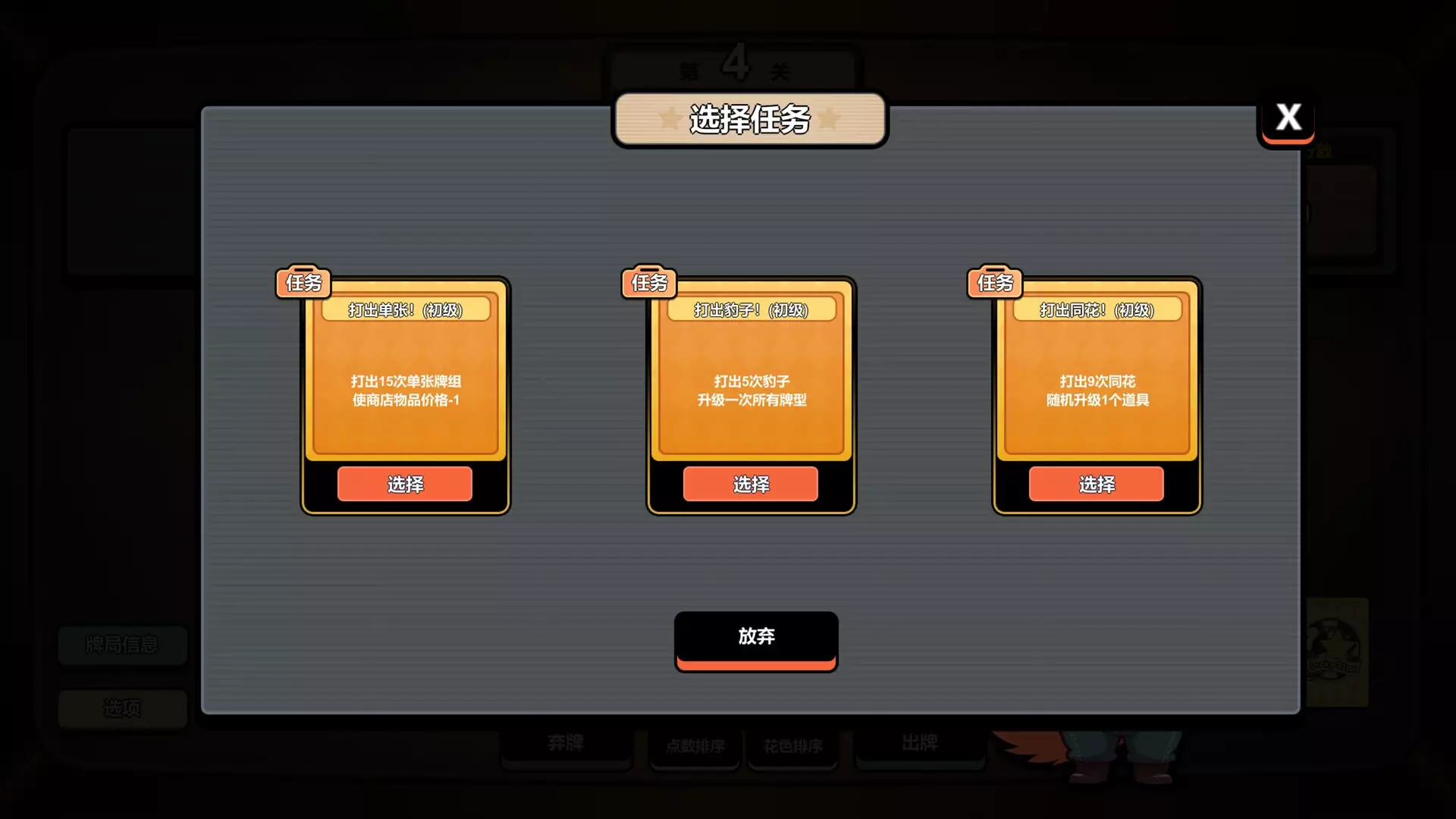Sort cards by suit with 花色排序
Viewport: 1456px width, 819px height.
792,746
